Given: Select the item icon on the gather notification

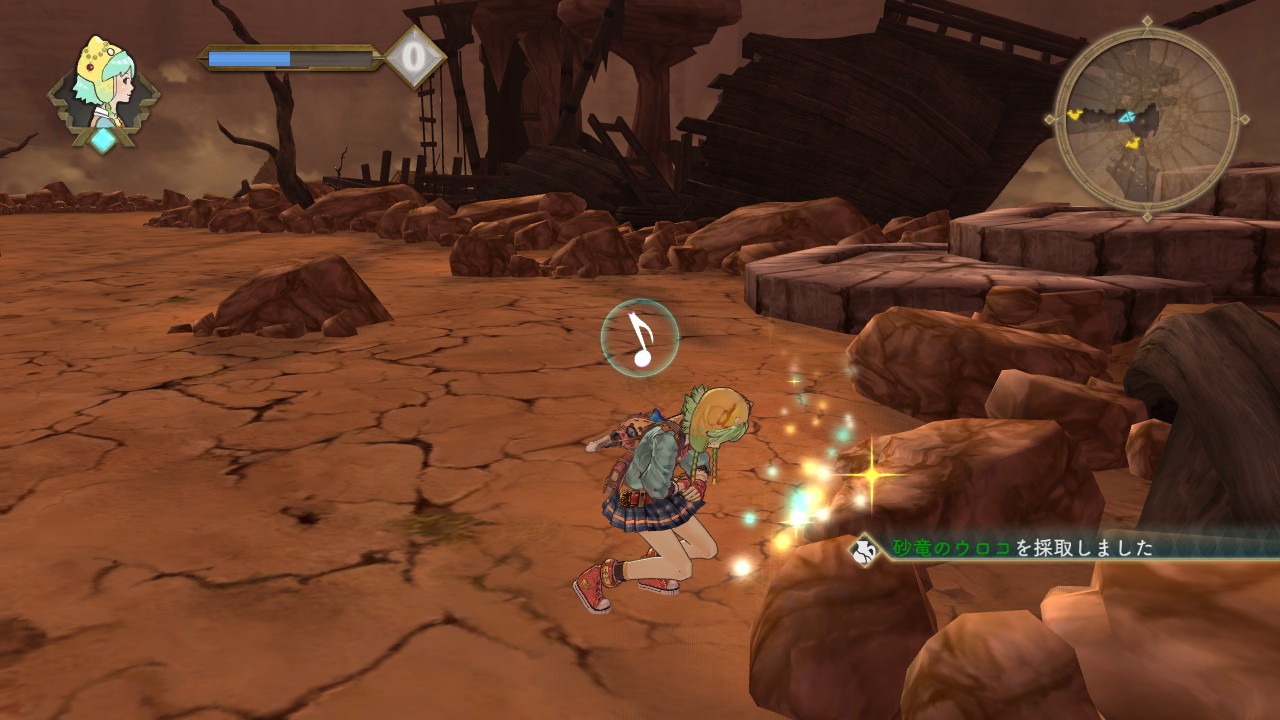Looking at the screenshot, I should (864, 549).
